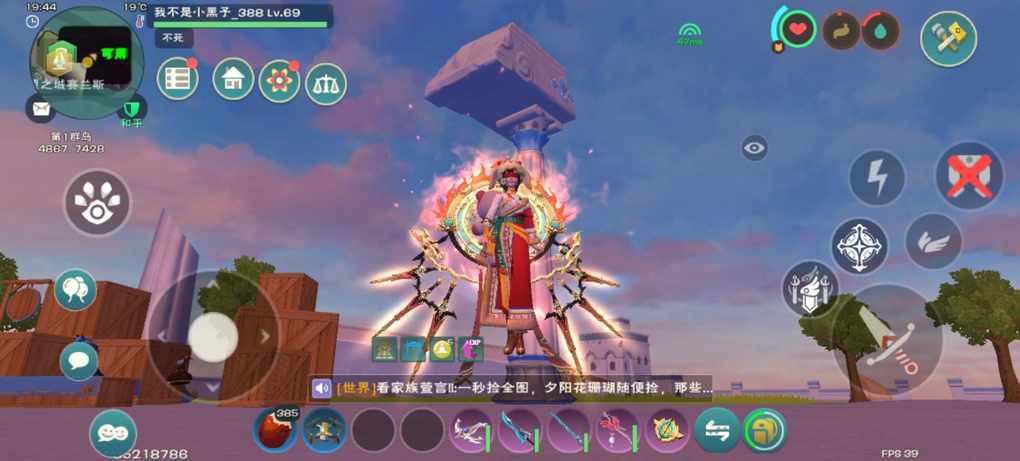The height and width of the screenshot is (461, 1020).
Task: Tap the red-crossed armor button
Action: click(968, 177)
